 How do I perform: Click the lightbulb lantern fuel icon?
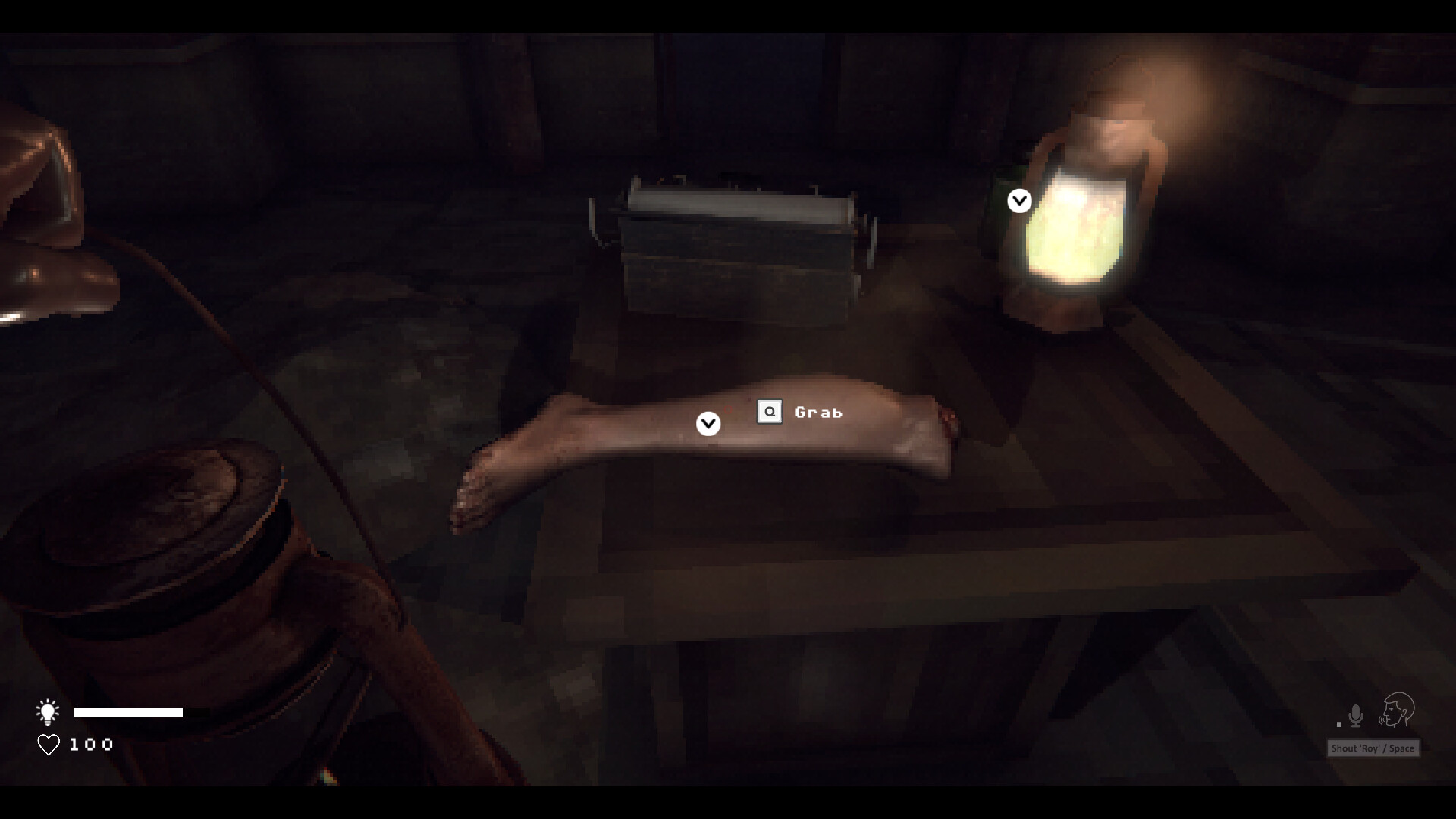48,712
